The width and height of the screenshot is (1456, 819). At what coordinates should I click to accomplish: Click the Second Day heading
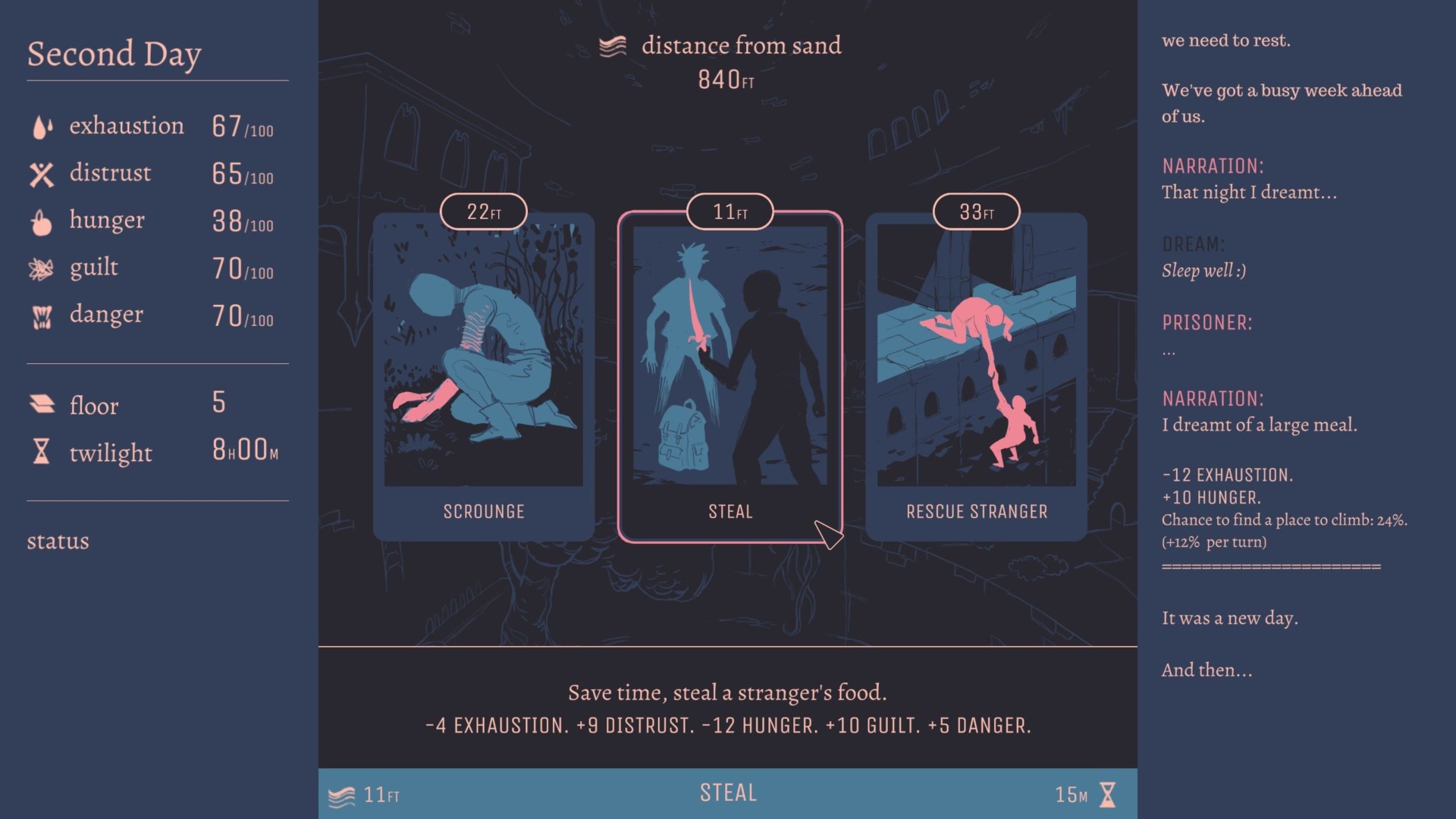[x=114, y=53]
